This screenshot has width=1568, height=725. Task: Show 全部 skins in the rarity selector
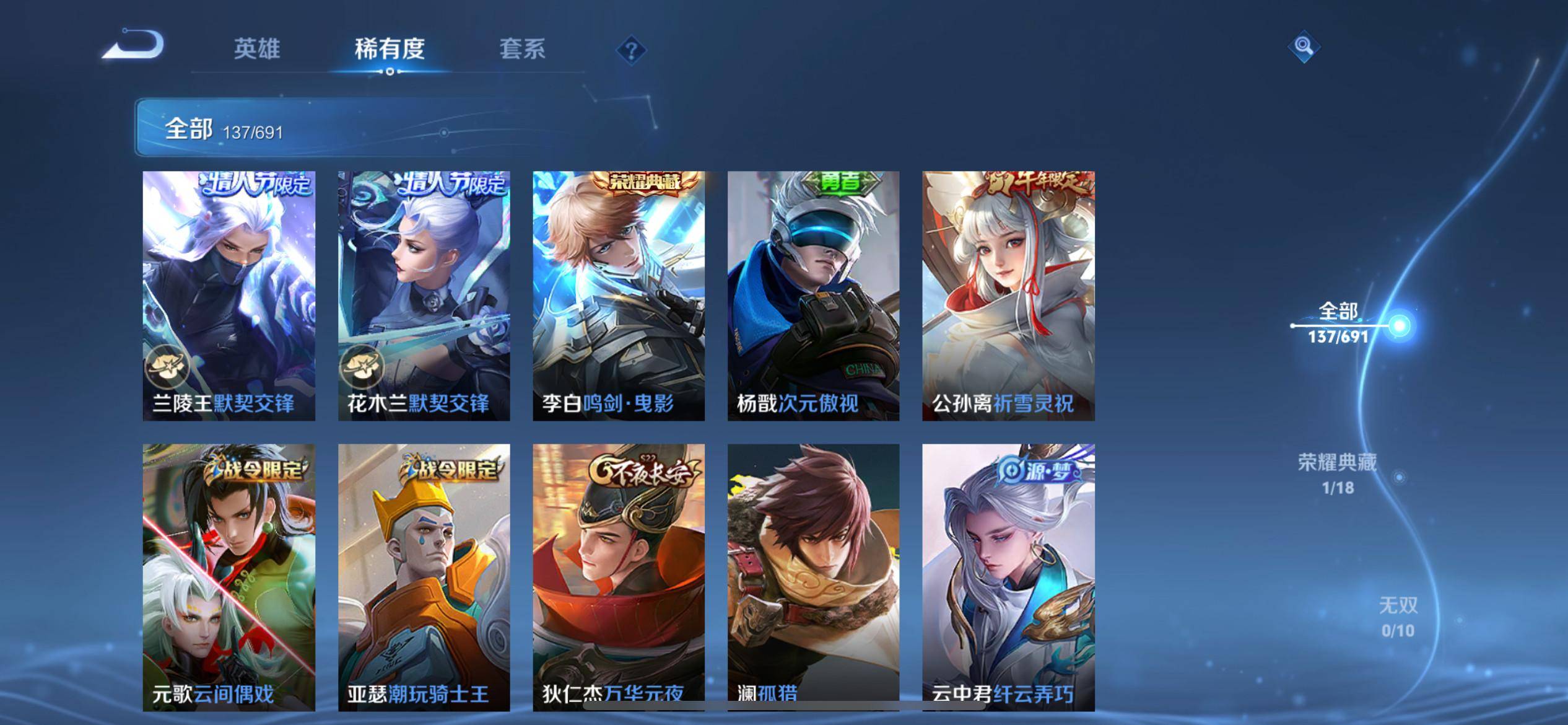click(x=1338, y=322)
